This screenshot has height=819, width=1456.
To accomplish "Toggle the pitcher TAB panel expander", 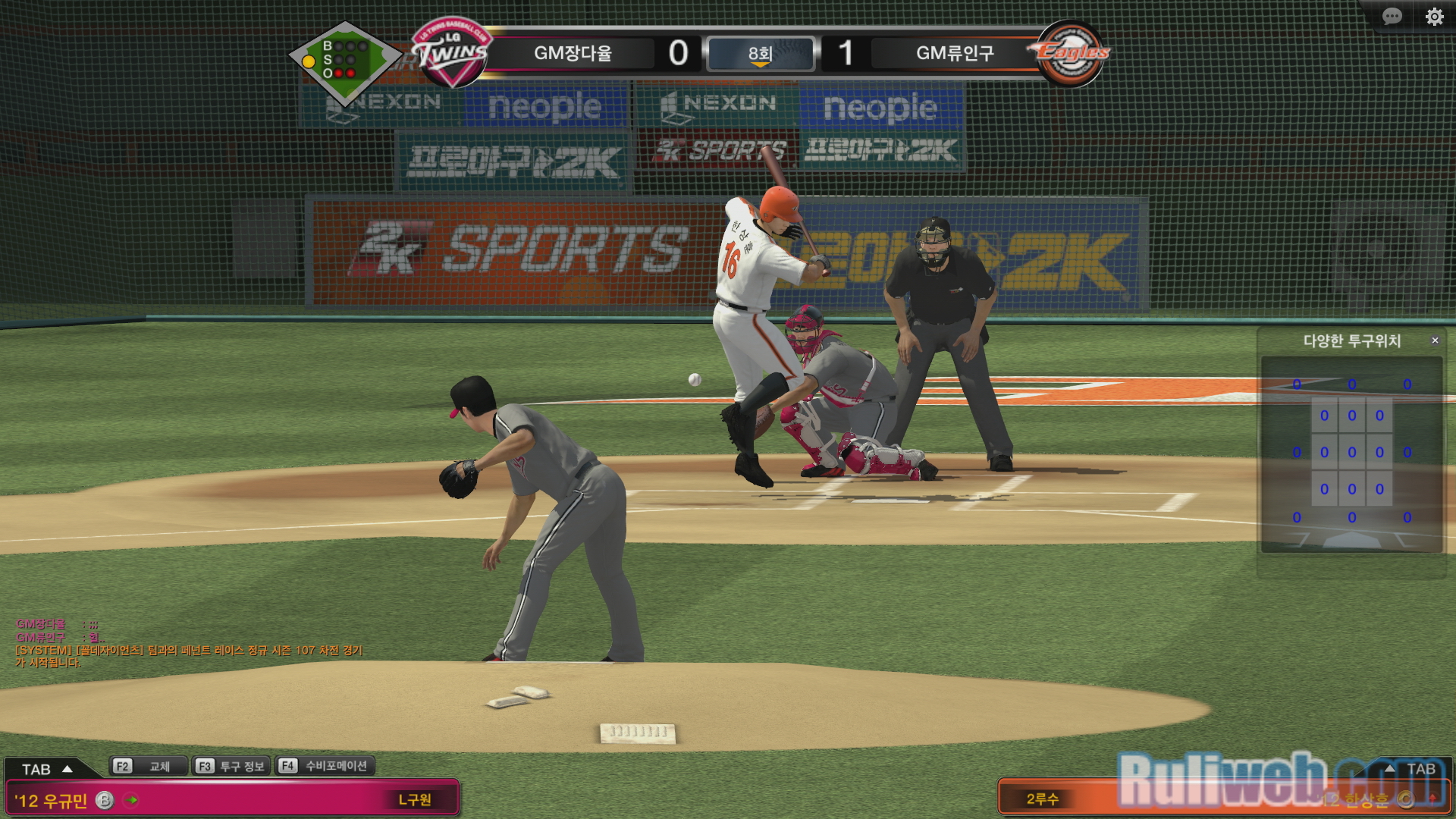I will pos(47,769).
